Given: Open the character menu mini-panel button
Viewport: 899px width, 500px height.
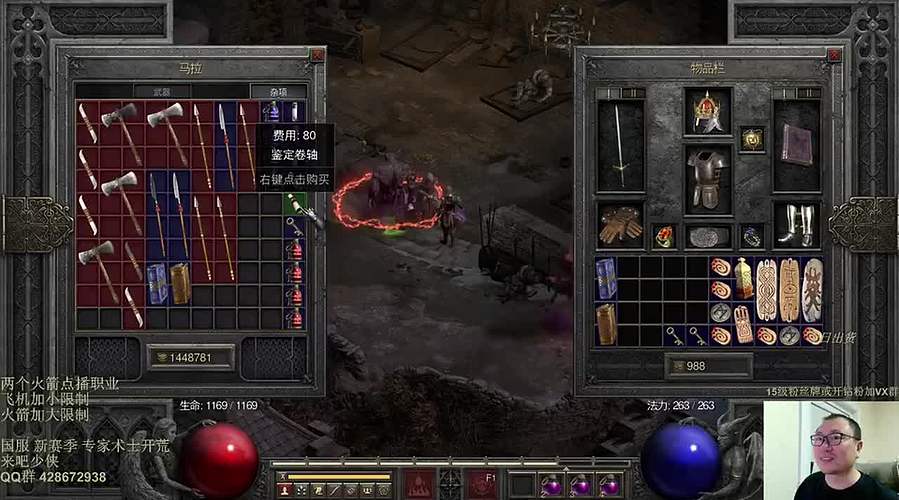Looking at the screenshot, I should 285,490.
